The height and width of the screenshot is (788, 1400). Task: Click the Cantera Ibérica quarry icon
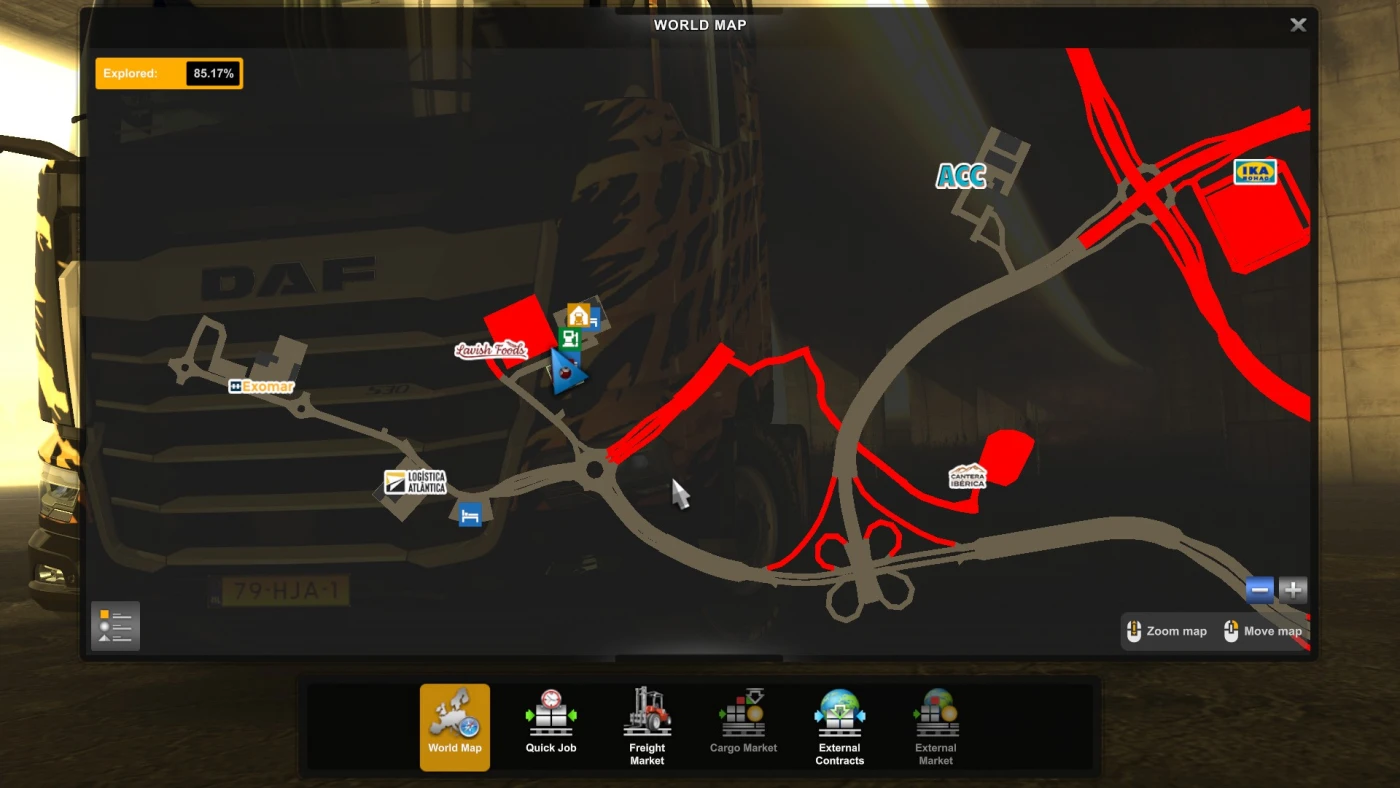[x=966, y=477]
